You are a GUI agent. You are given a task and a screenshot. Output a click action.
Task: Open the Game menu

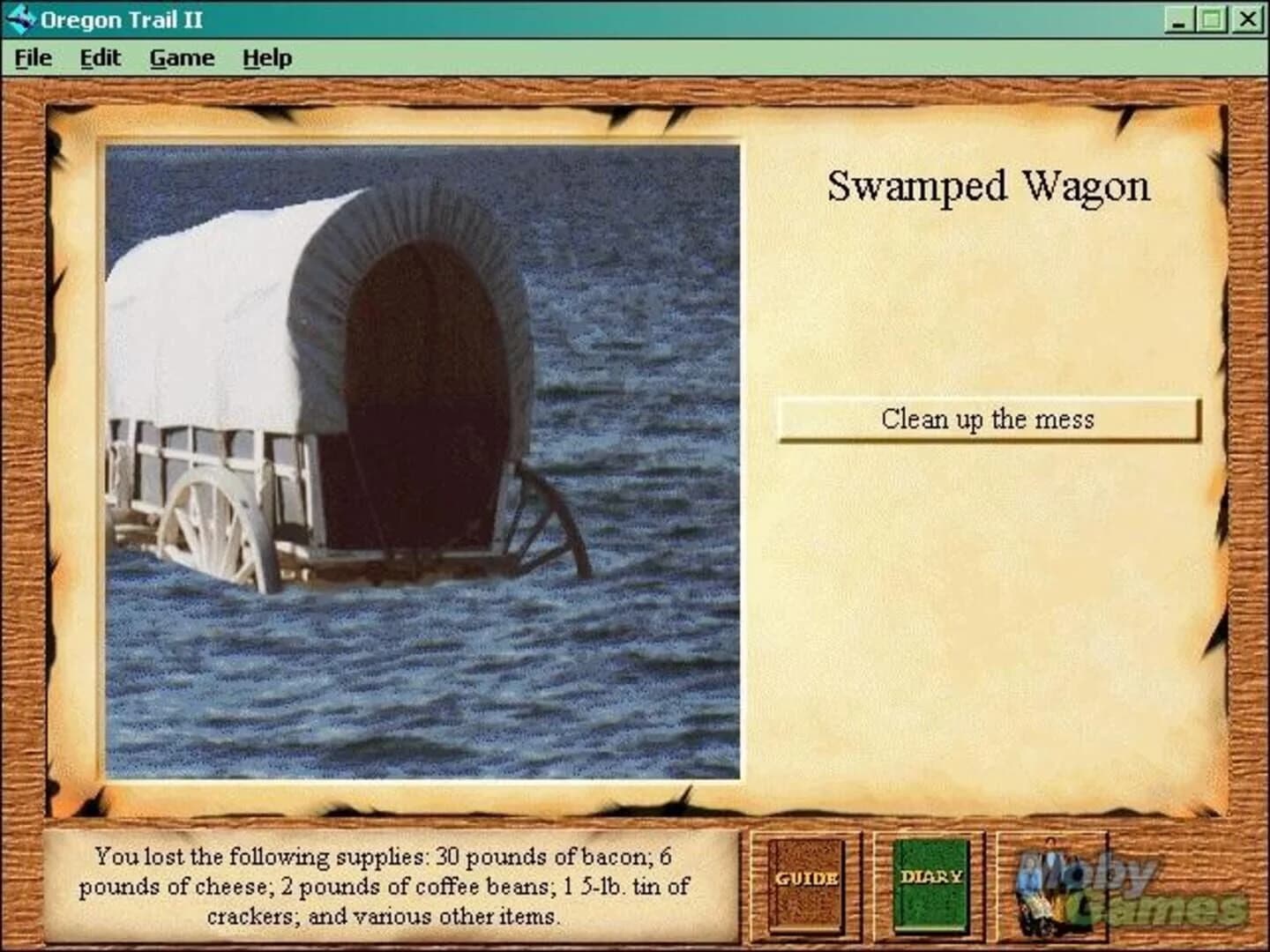(x=183, y=57)
